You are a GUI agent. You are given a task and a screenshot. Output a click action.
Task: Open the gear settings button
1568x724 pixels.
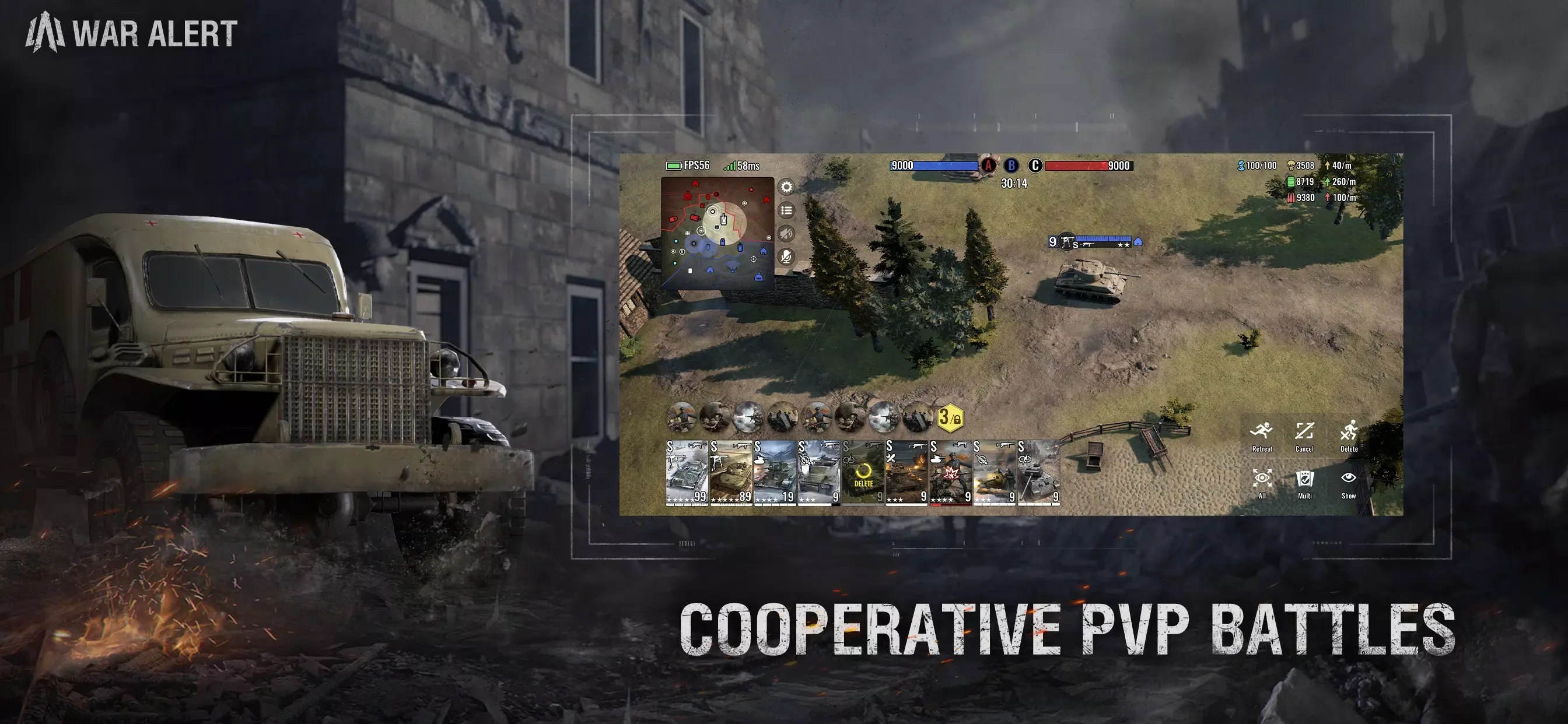[x=786, y=187]
